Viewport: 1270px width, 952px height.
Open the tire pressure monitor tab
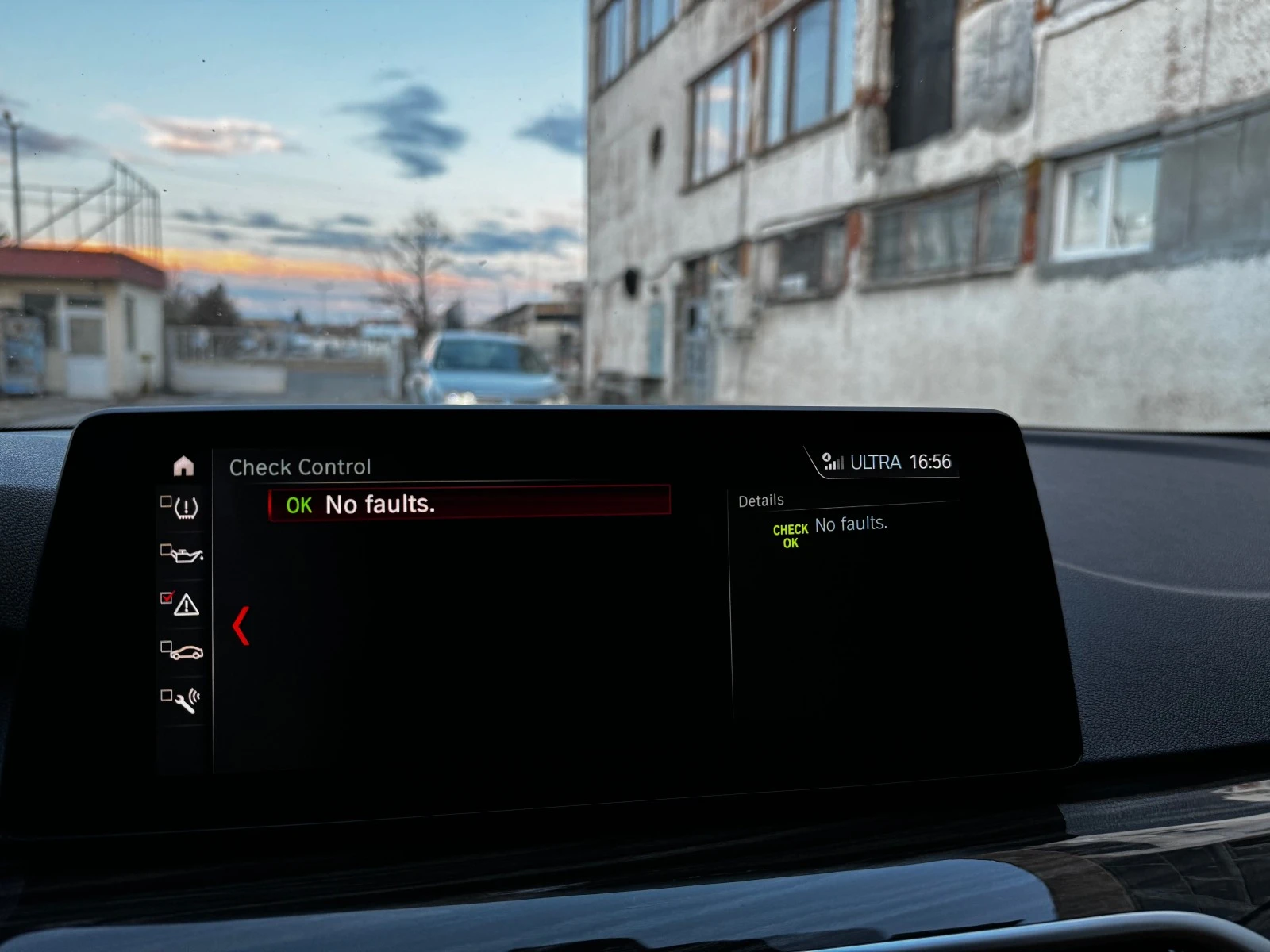click(183, 507)
